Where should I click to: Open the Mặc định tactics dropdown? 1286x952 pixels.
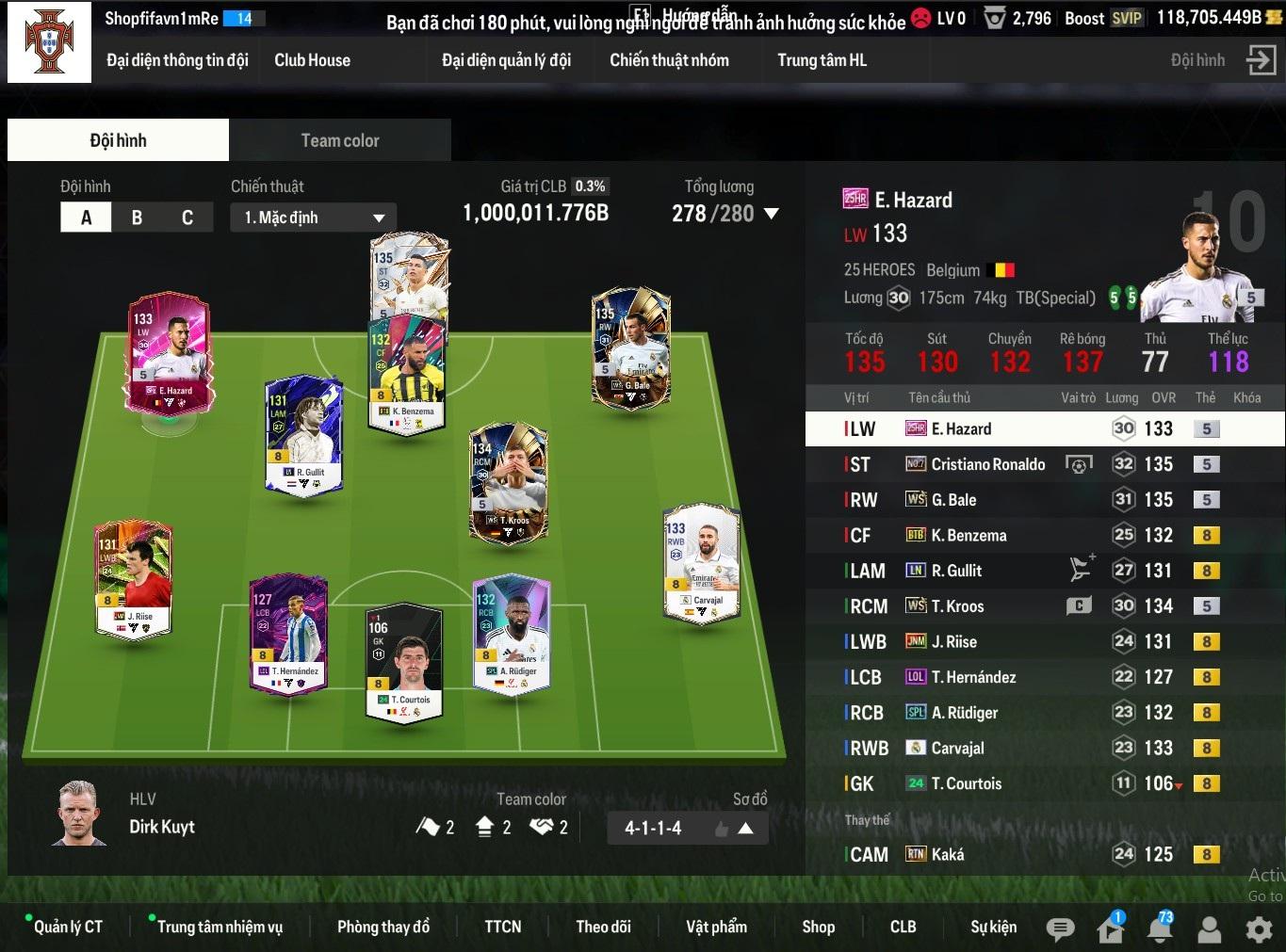coord(313,218)
